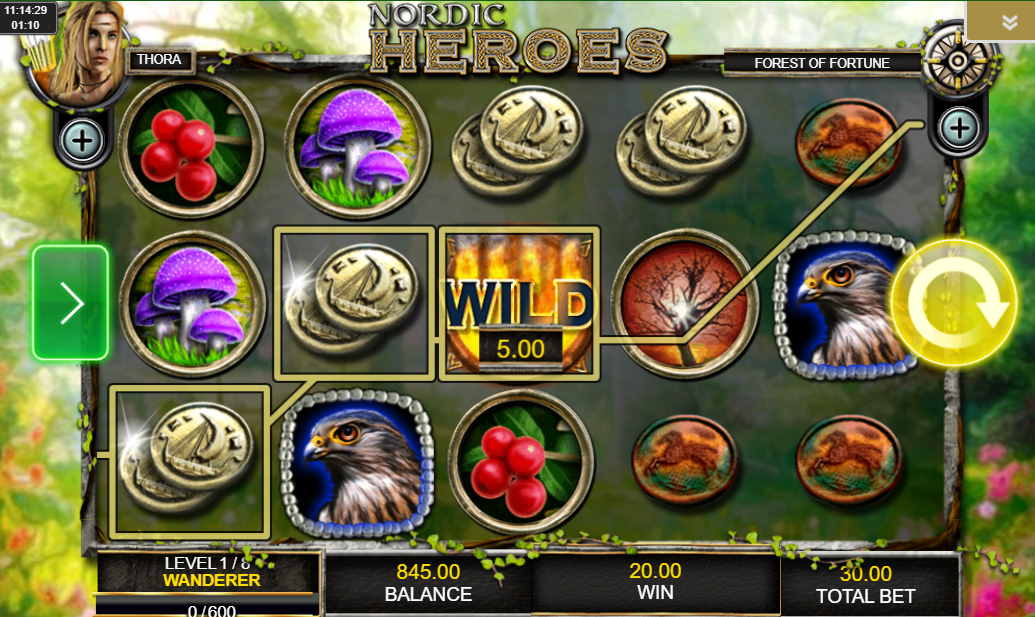Open the compass map icon
The image size is (1035, 617).
(x=957, y=60)
